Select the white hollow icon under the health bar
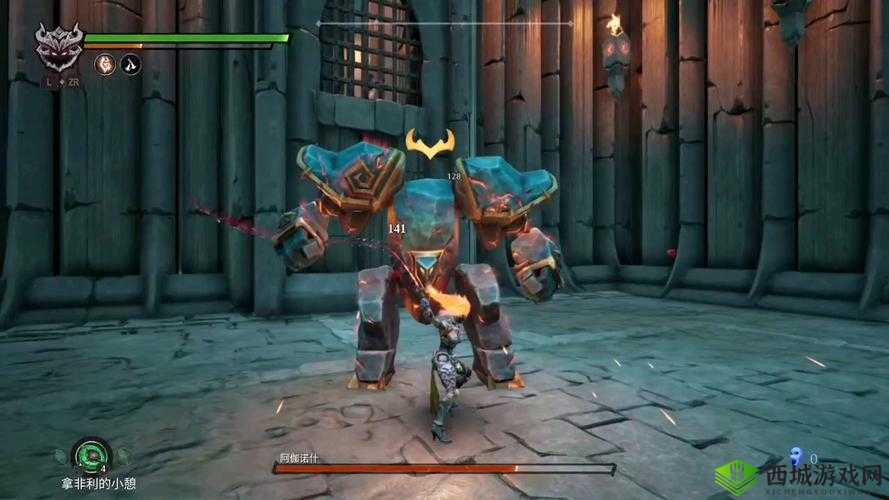889x500 pixels. point(131,64)
